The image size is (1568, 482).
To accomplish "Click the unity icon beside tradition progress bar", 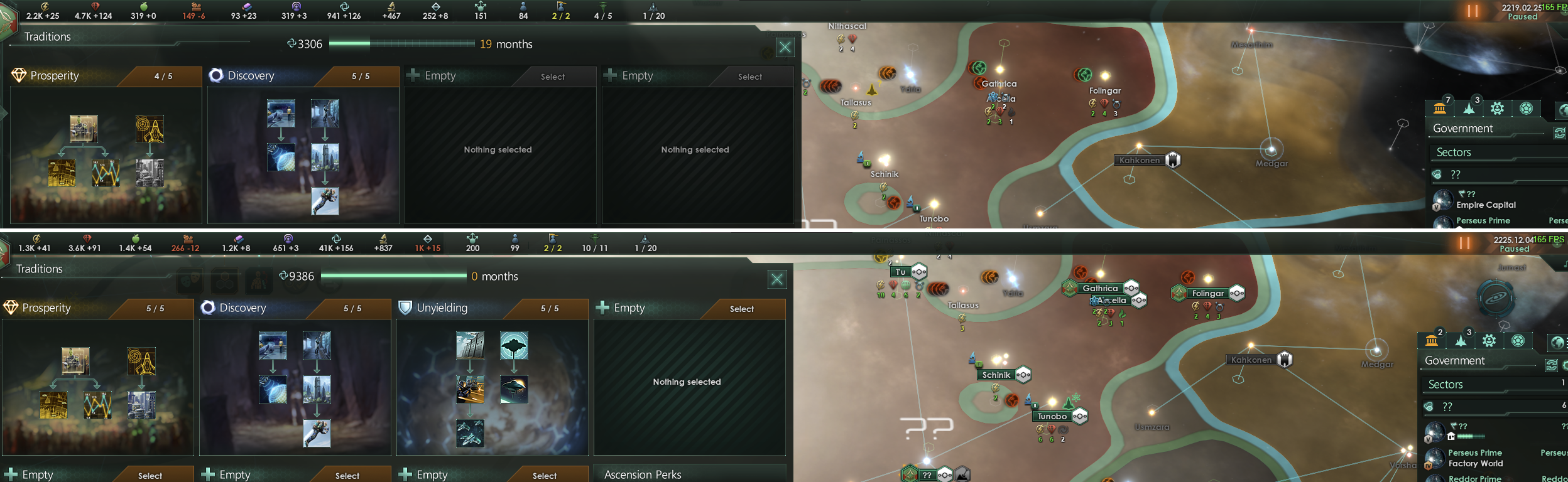I will 291,44.
